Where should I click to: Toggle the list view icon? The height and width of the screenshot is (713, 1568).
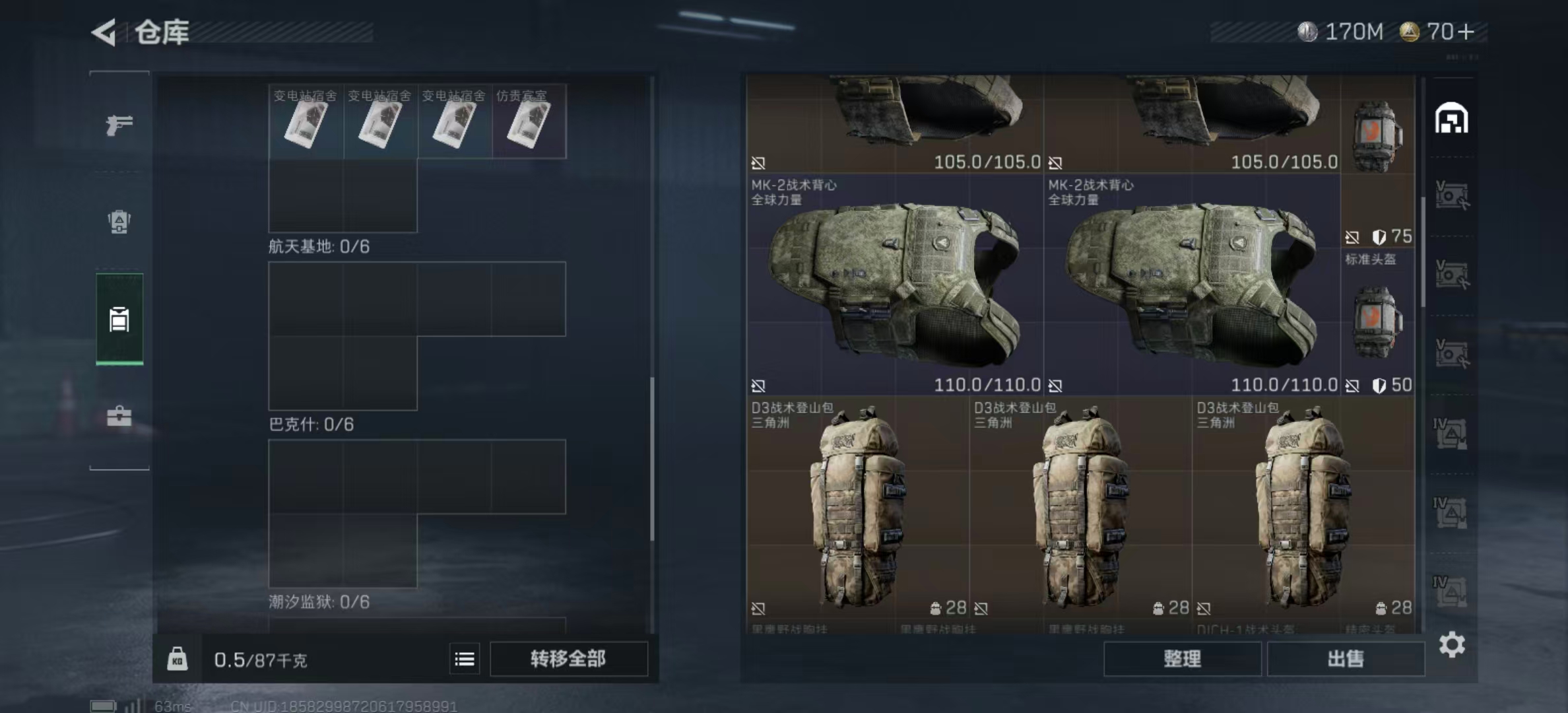point(465,659)
